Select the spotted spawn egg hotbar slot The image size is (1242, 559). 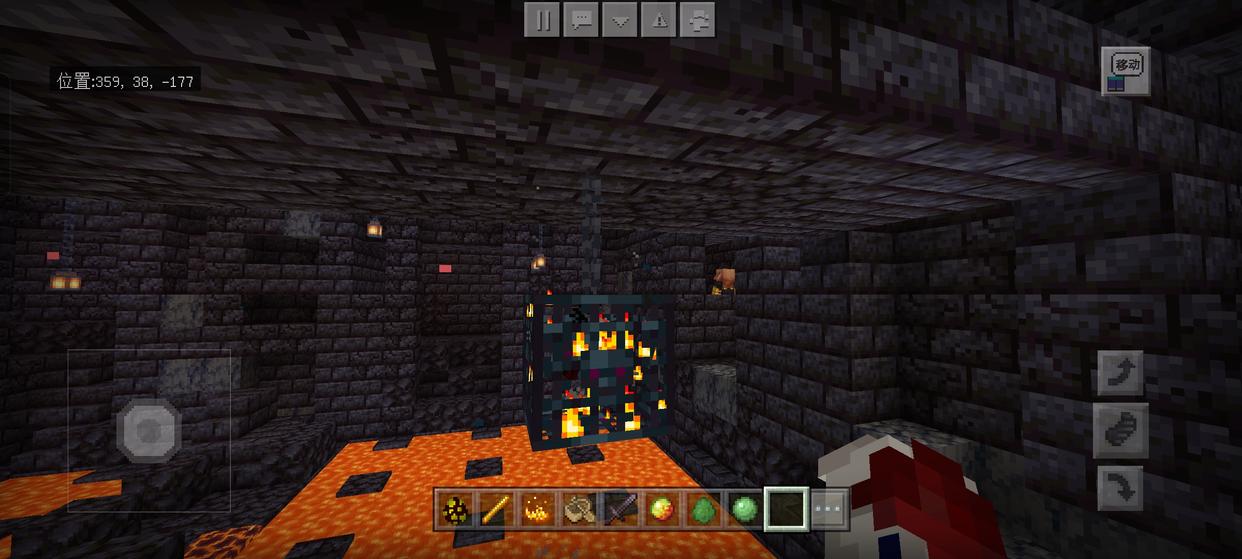coord(454,510)
